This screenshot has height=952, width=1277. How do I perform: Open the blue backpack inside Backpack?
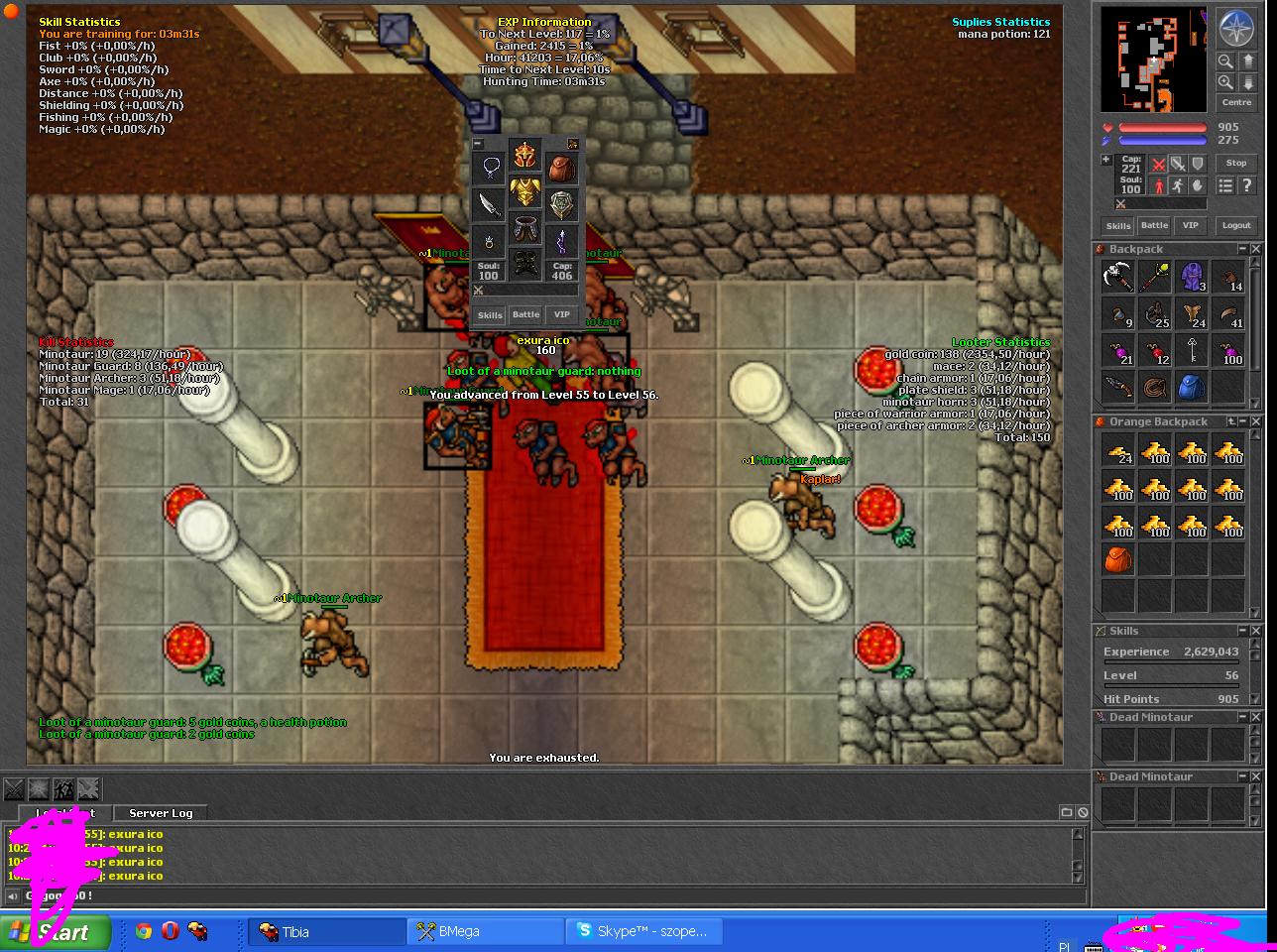(x=1191, y=387)
